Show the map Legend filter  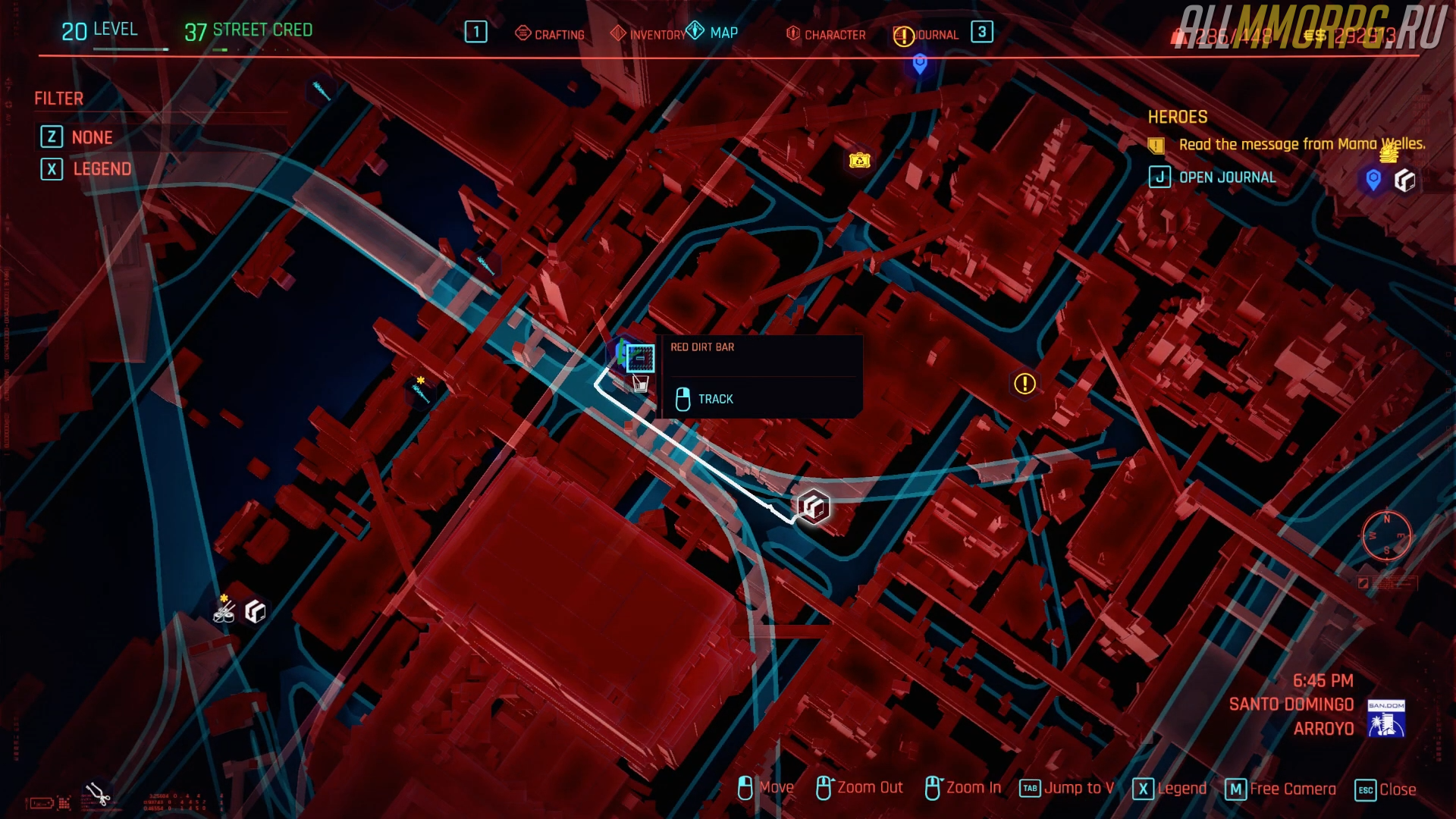86,169
